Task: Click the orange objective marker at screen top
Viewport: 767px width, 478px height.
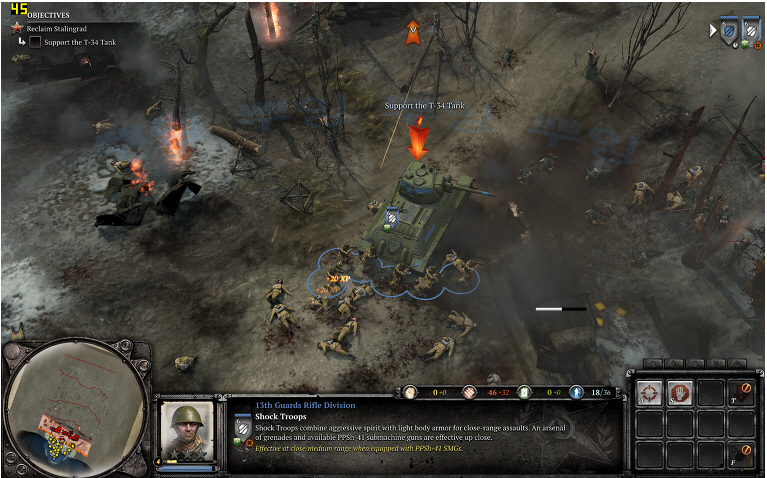Action: click(412, 33)
